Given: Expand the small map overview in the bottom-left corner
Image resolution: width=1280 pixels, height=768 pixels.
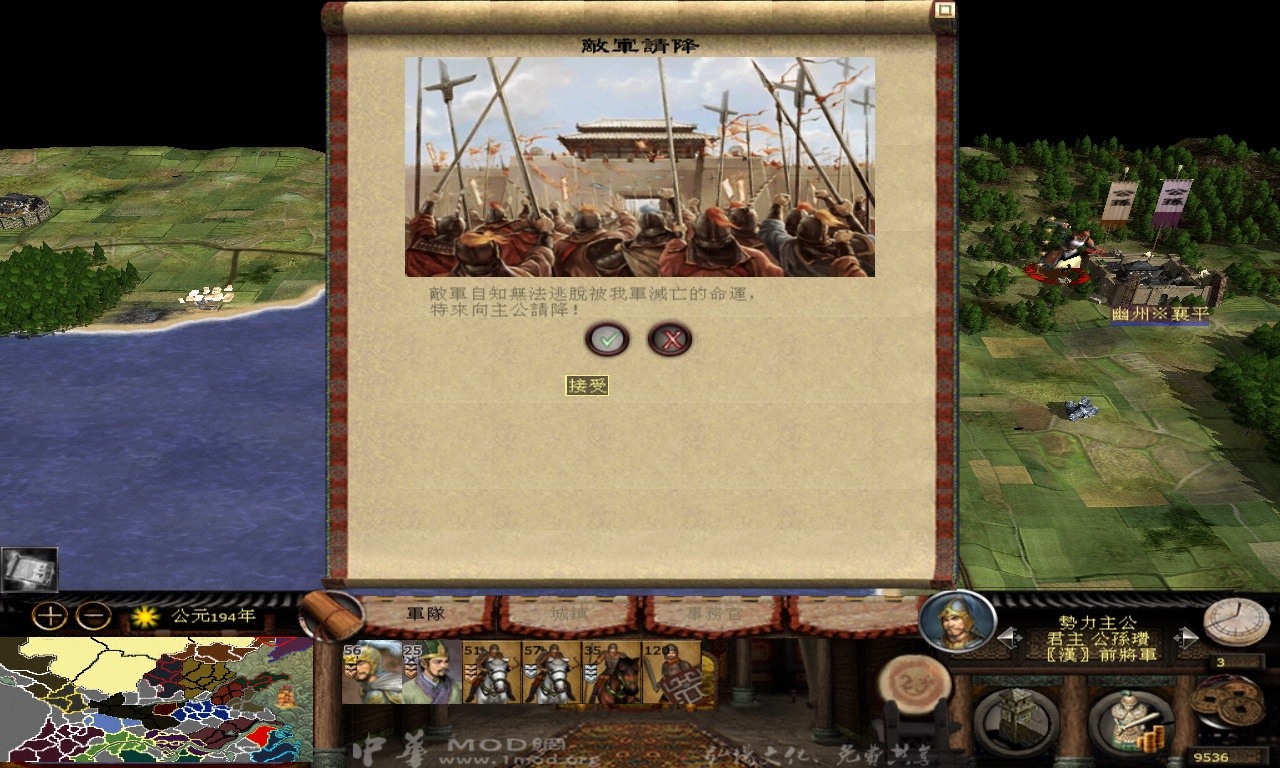Looking at the screenshot, I should 30,570.
